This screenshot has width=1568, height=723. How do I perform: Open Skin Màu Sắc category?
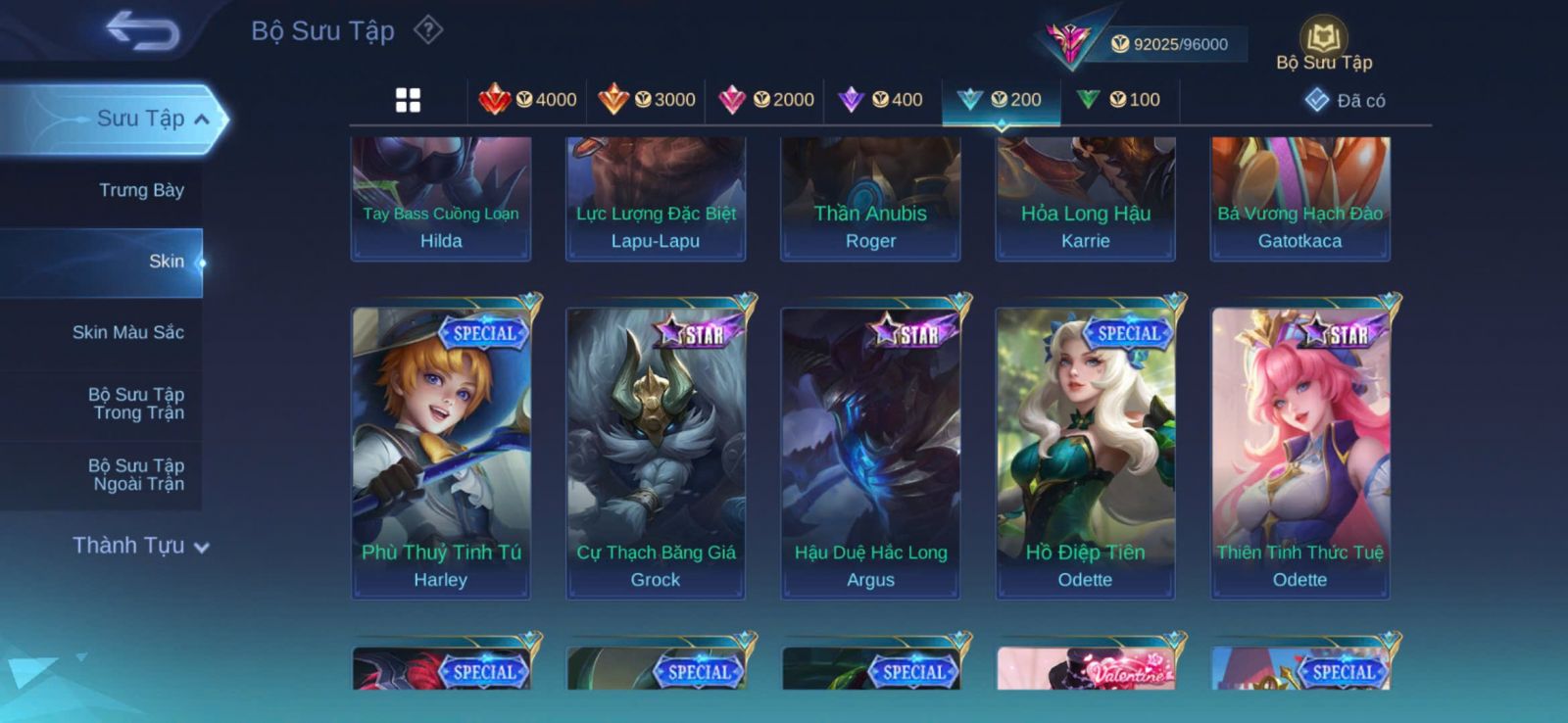pyautogui.click(x=127, y=332)
